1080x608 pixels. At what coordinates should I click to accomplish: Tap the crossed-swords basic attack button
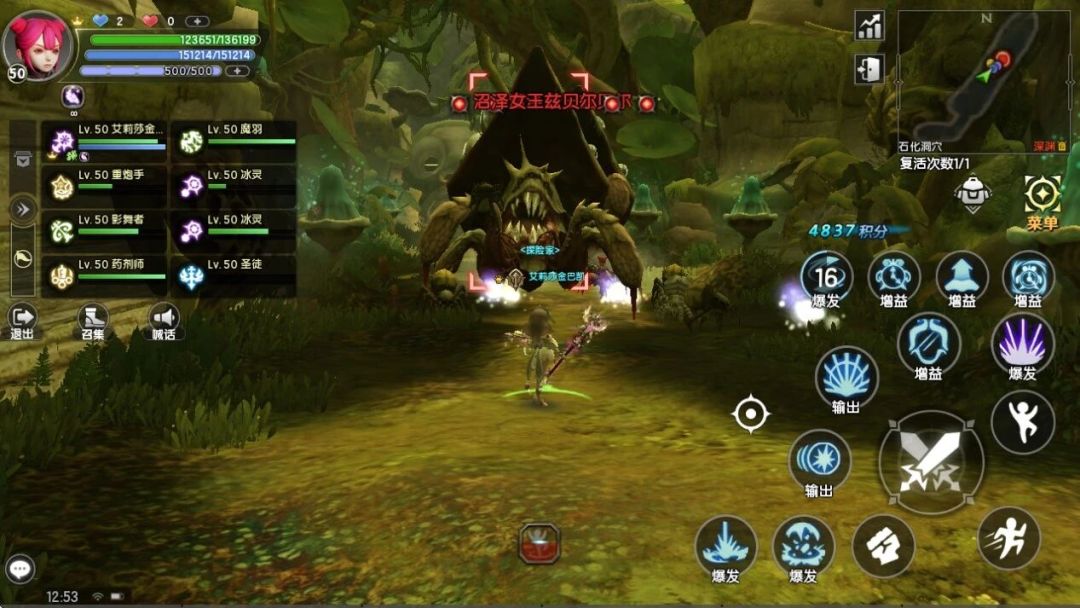930,462
